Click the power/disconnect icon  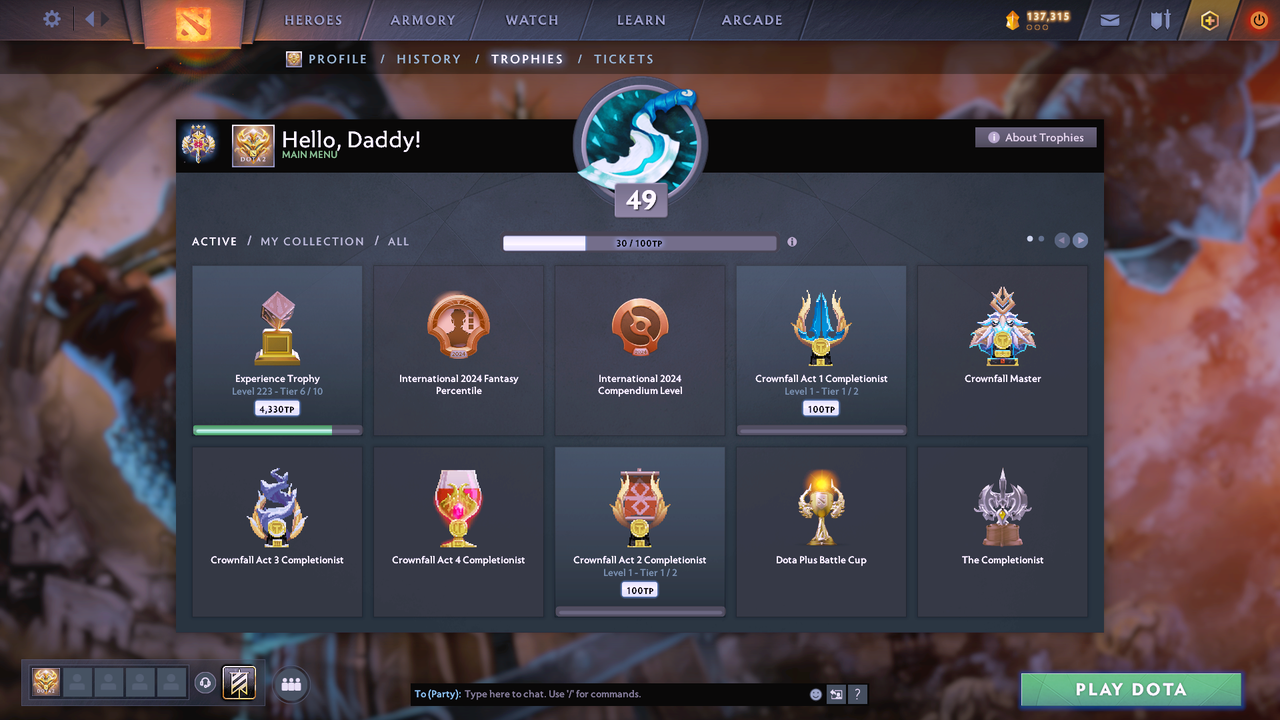click(x=1258, y=19)
